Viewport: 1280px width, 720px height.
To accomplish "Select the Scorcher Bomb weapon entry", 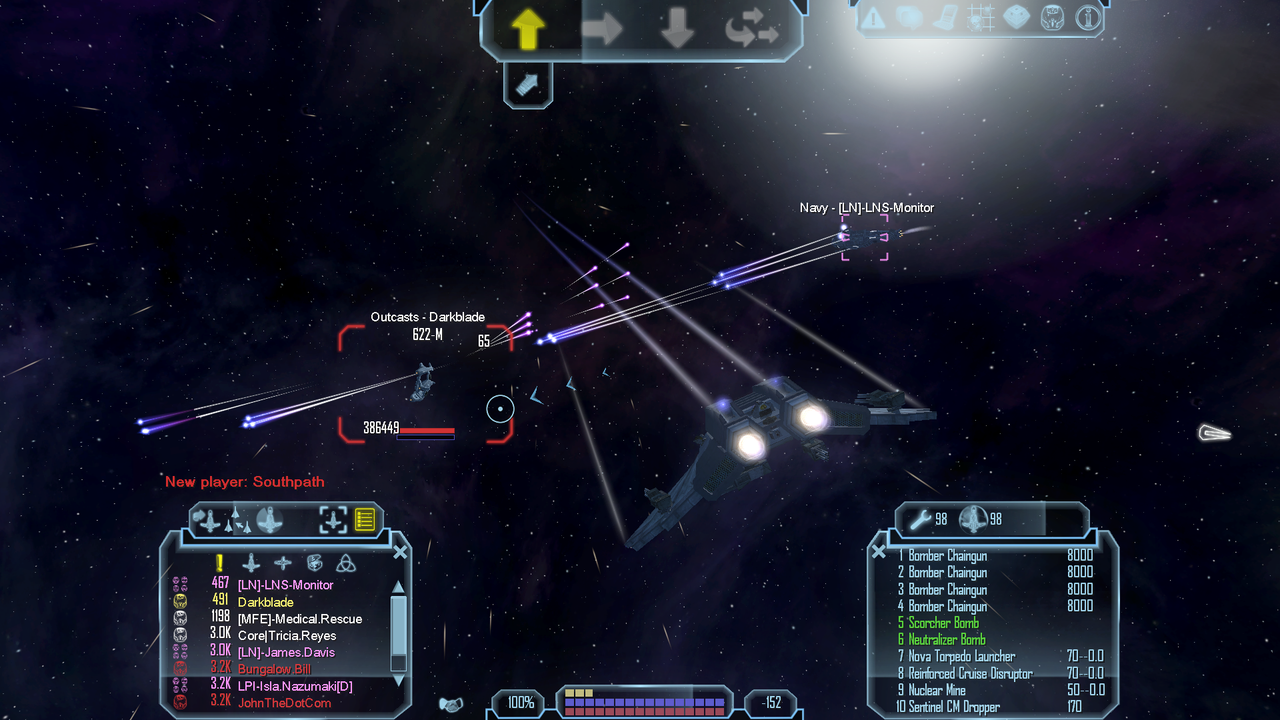I will pos(943,623).
